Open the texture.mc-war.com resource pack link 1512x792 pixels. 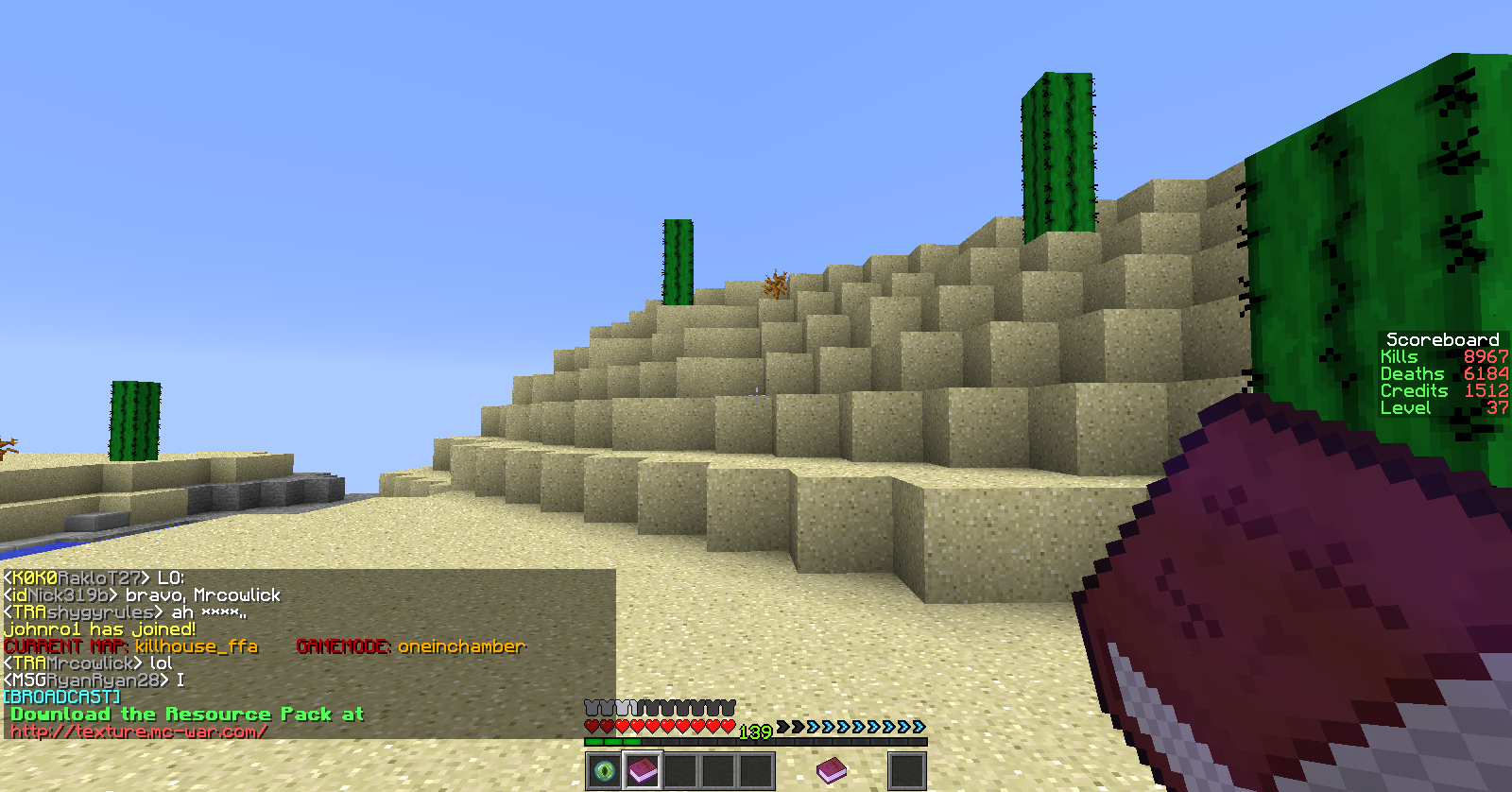click(139, 732)
